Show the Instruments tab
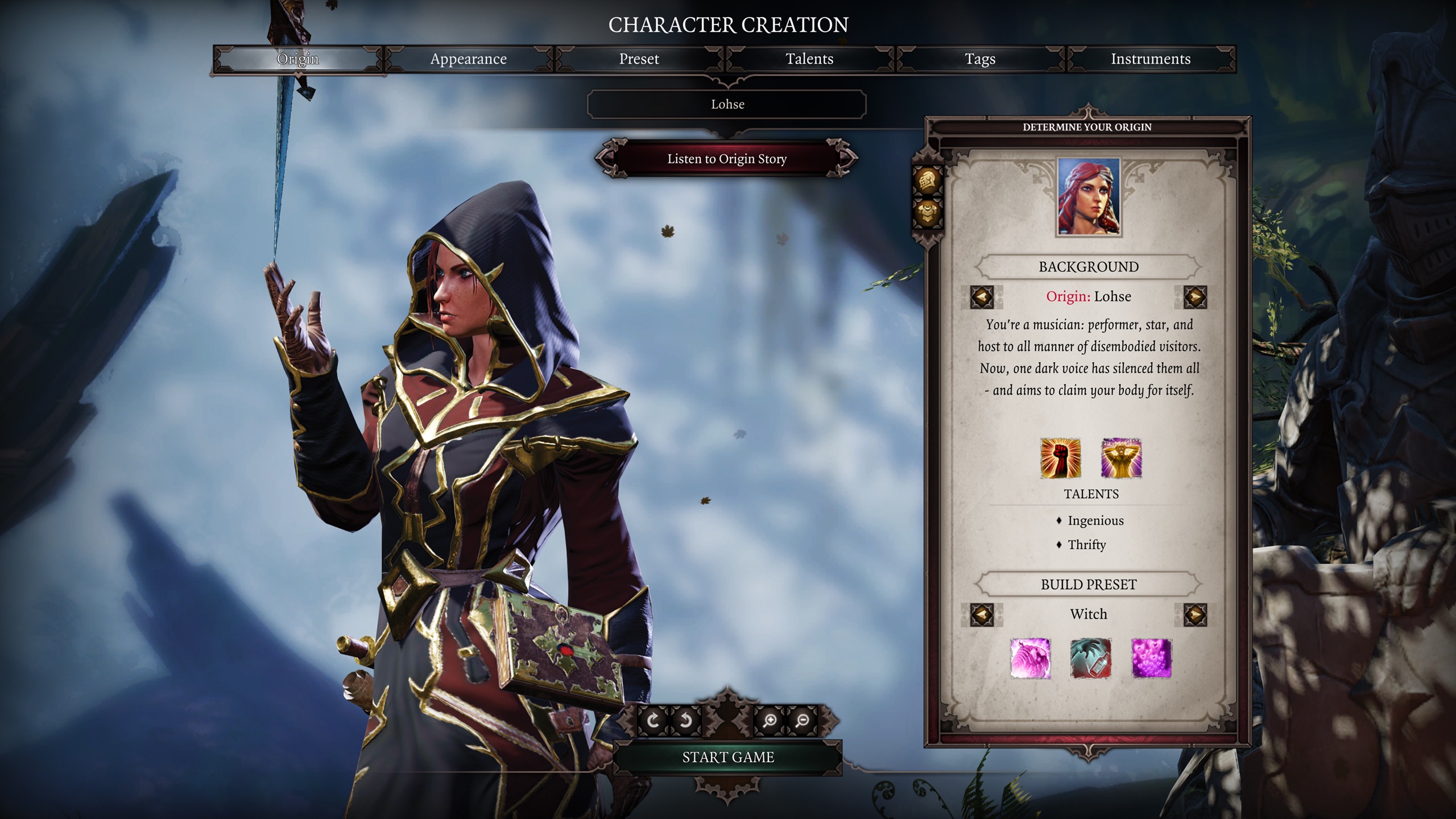The width and height of the screenshot is (1456, 819). point(1151,59)
